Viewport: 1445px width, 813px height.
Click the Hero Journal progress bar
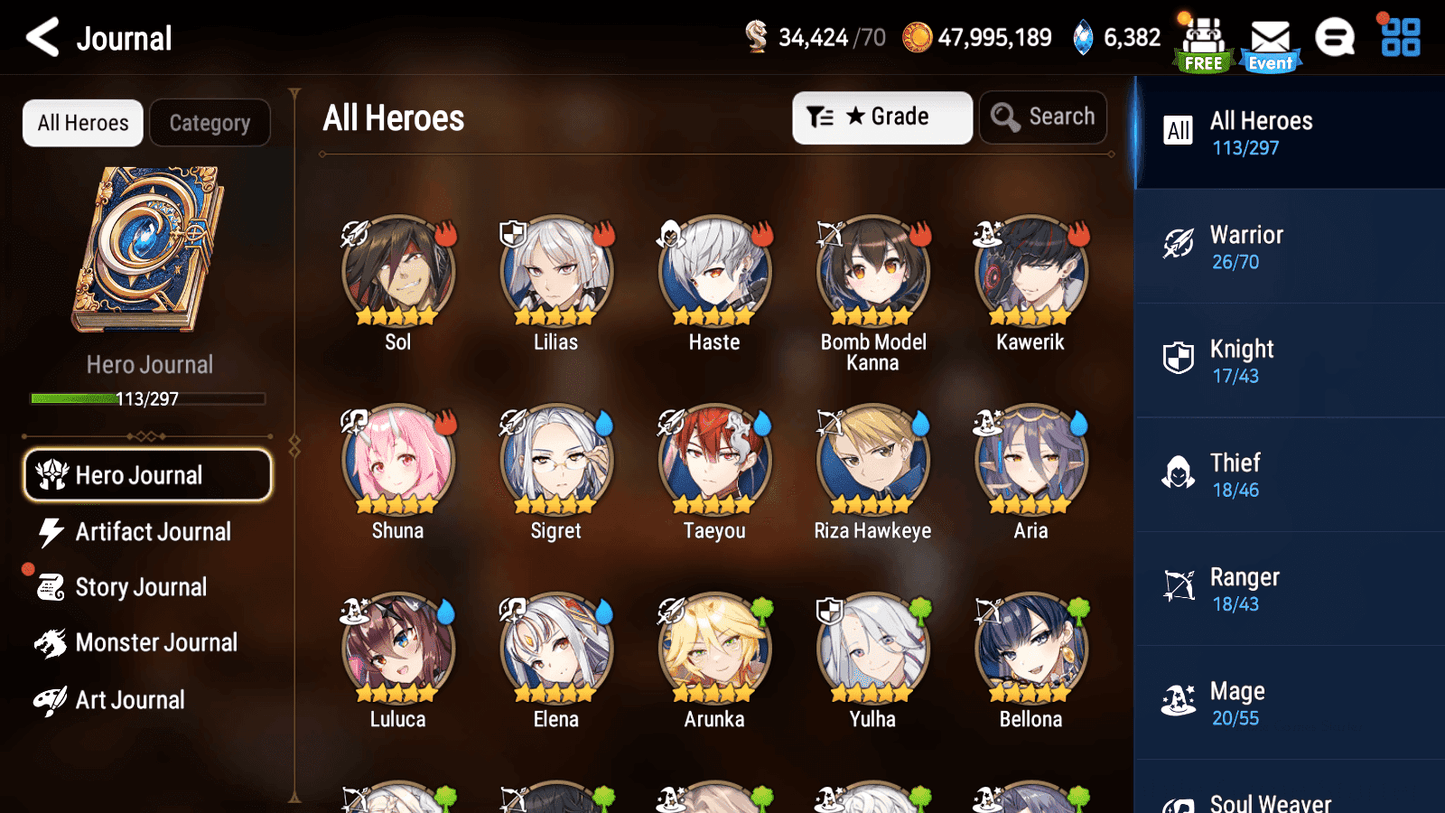tap(149, 398)
